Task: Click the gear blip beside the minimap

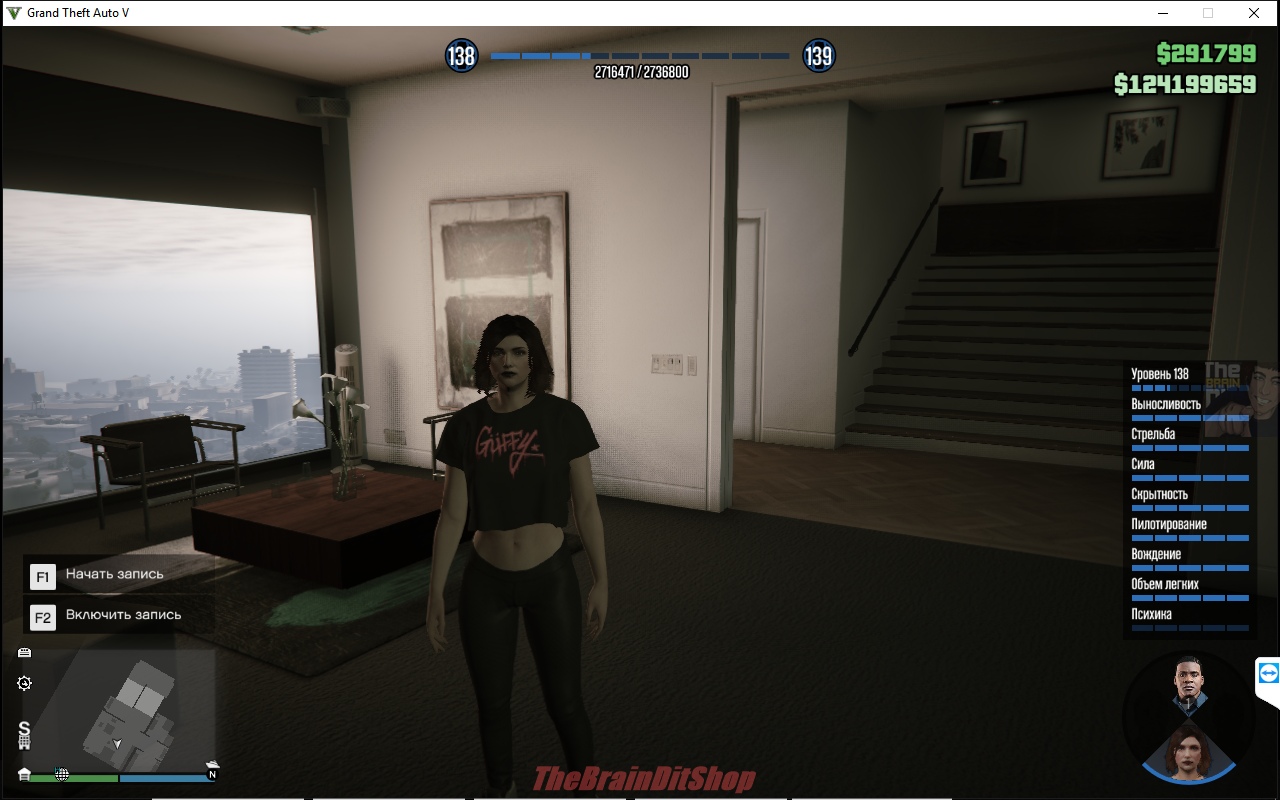Action: (24, 683)
